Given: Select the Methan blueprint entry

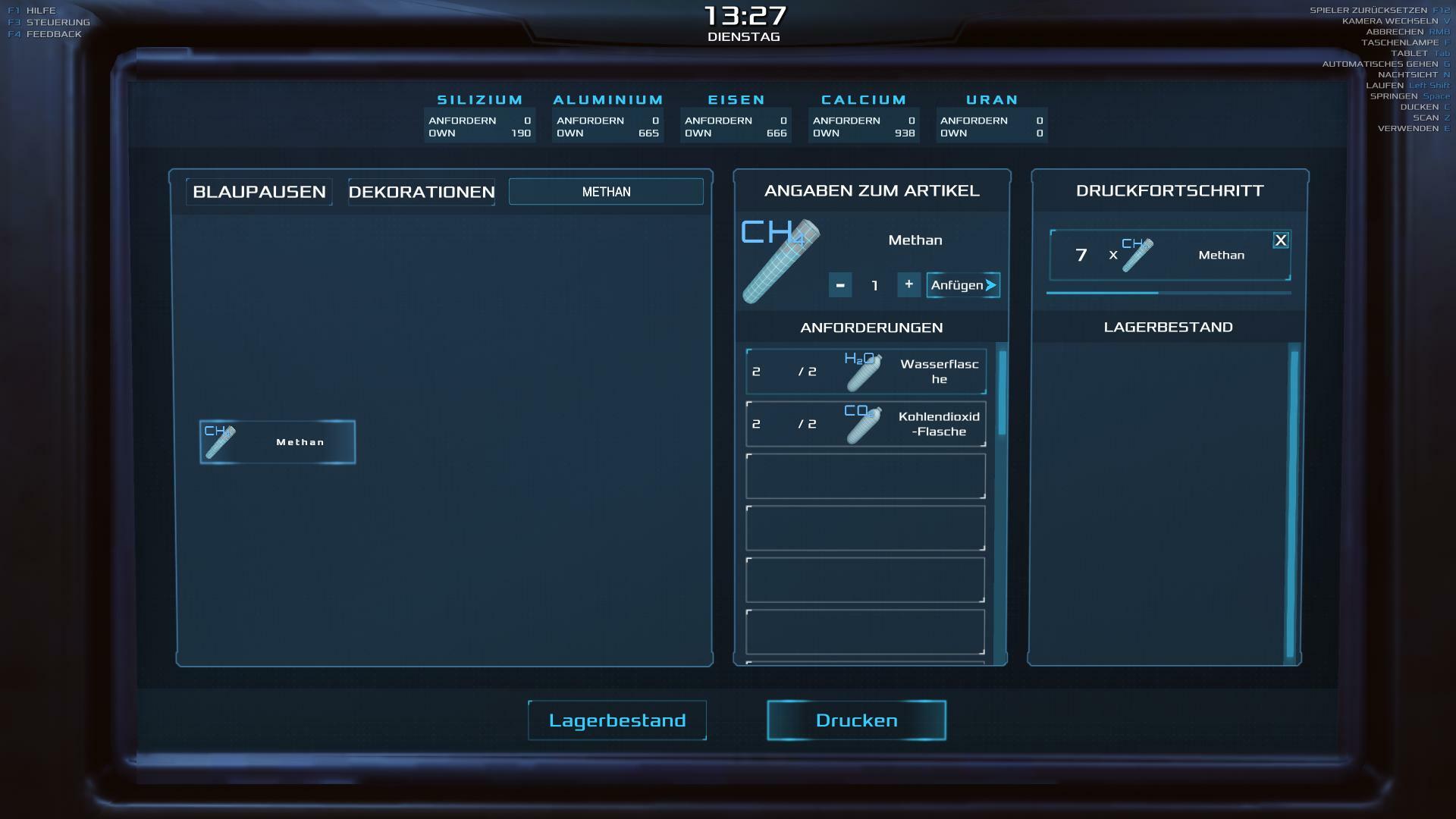Looking at the screenshot, I should pyautogui.click(x=278, y=442).
